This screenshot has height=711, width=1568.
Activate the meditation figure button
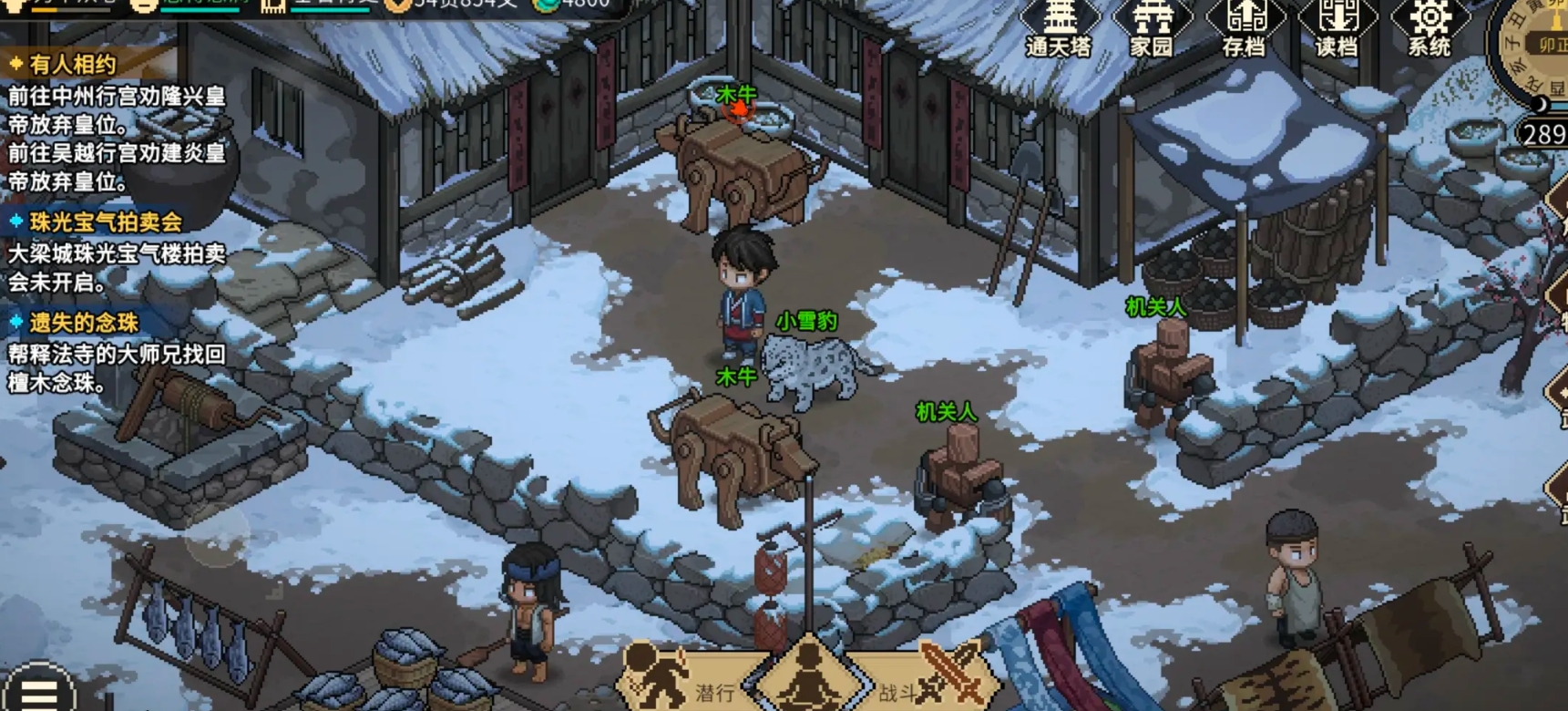coord(807,679)
